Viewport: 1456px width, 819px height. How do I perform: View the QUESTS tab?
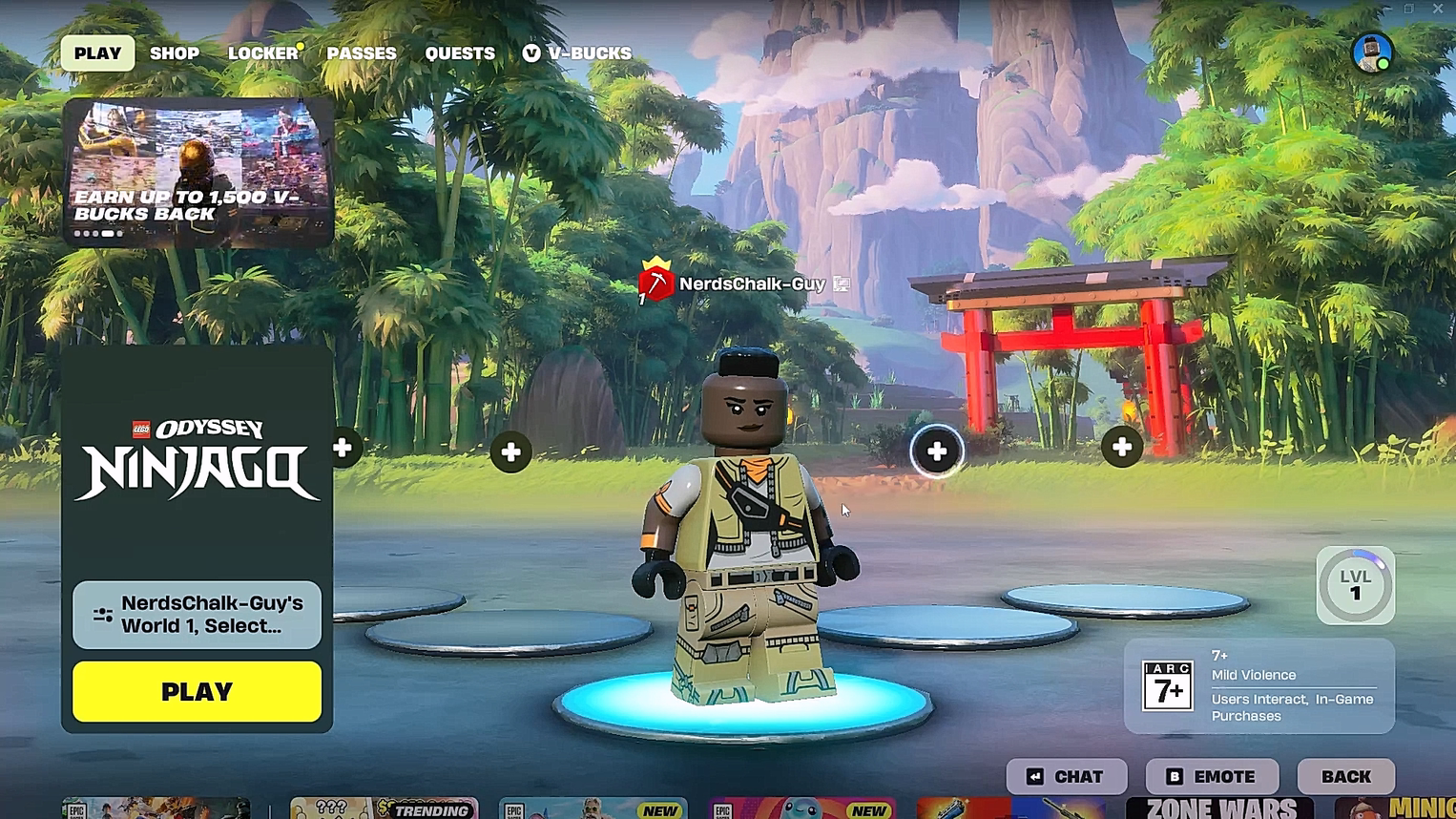(x=459, y=53)
